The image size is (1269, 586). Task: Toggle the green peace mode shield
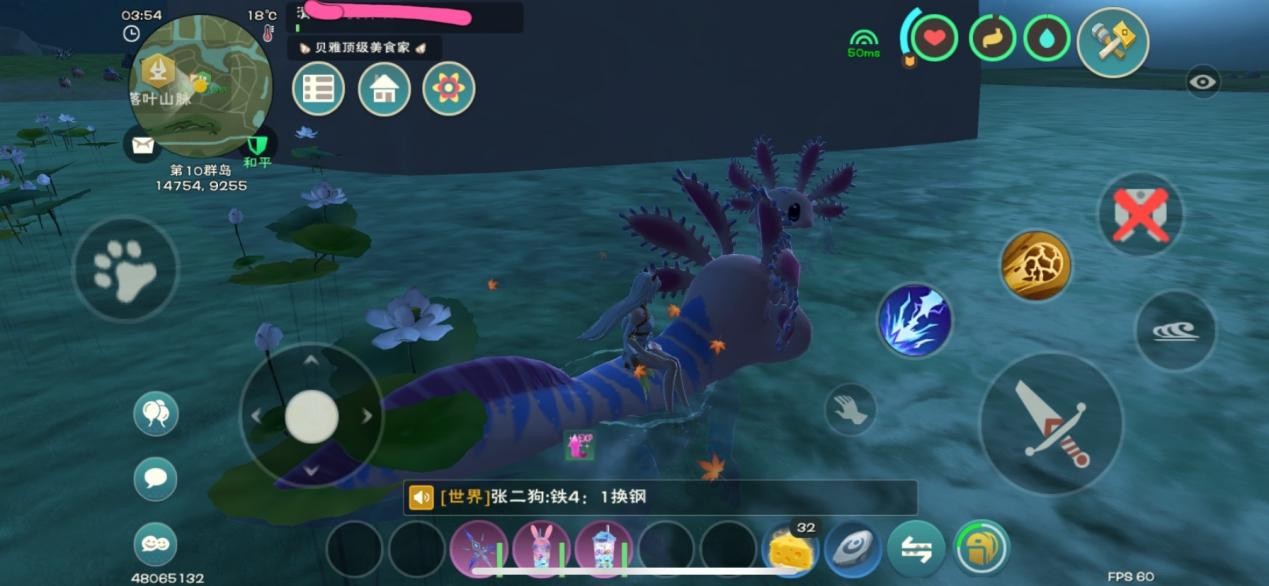[x=258, y=146]
